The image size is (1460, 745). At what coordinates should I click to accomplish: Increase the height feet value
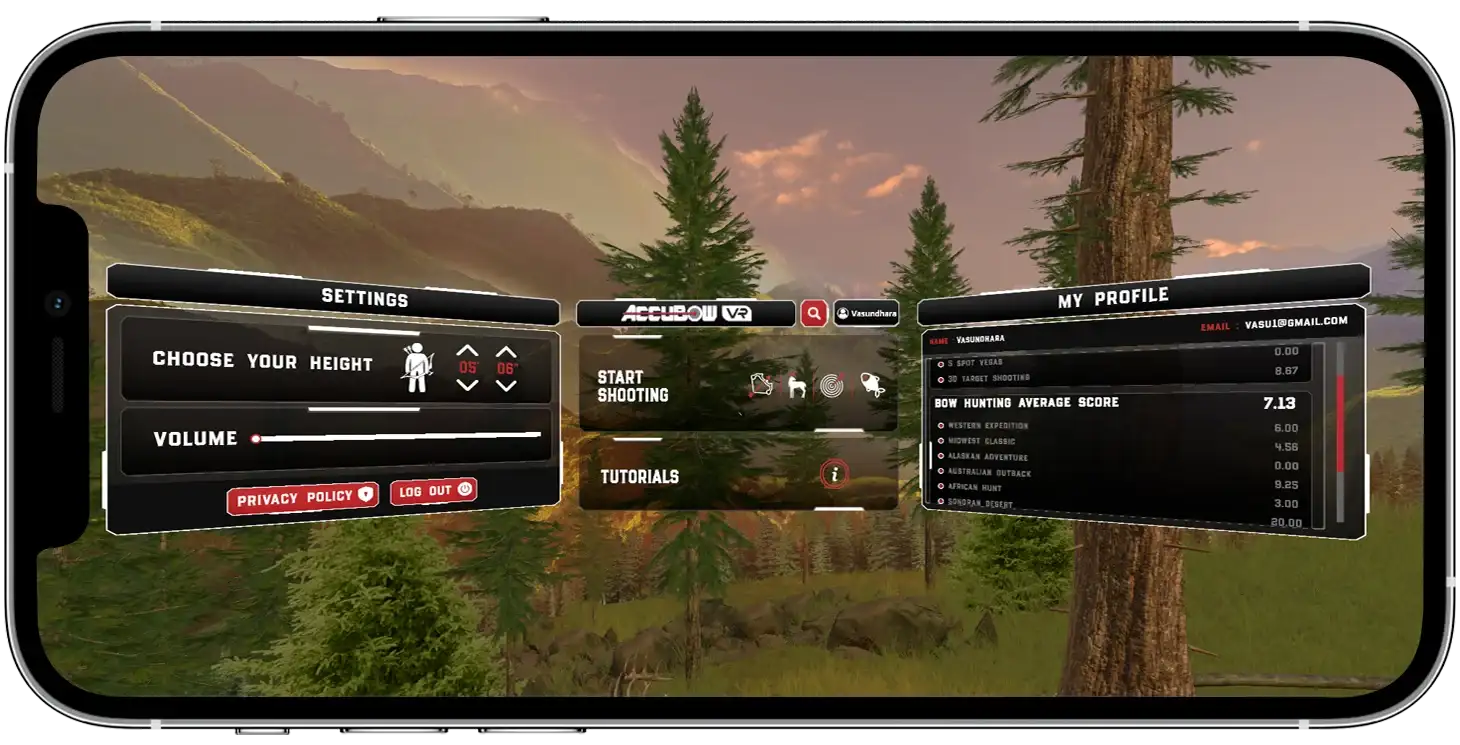467,351
